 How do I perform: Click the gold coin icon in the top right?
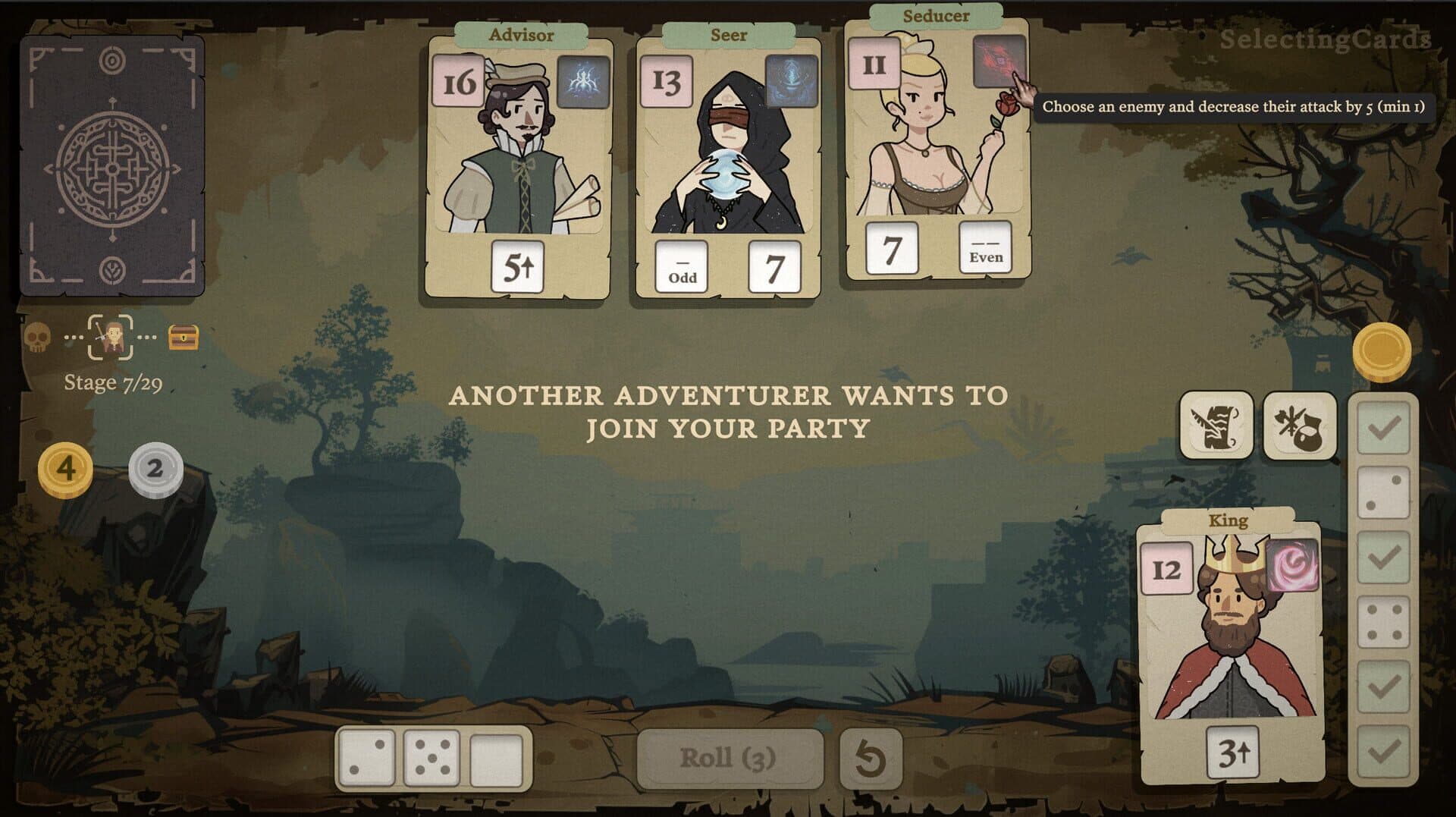tap(1382, 350)
